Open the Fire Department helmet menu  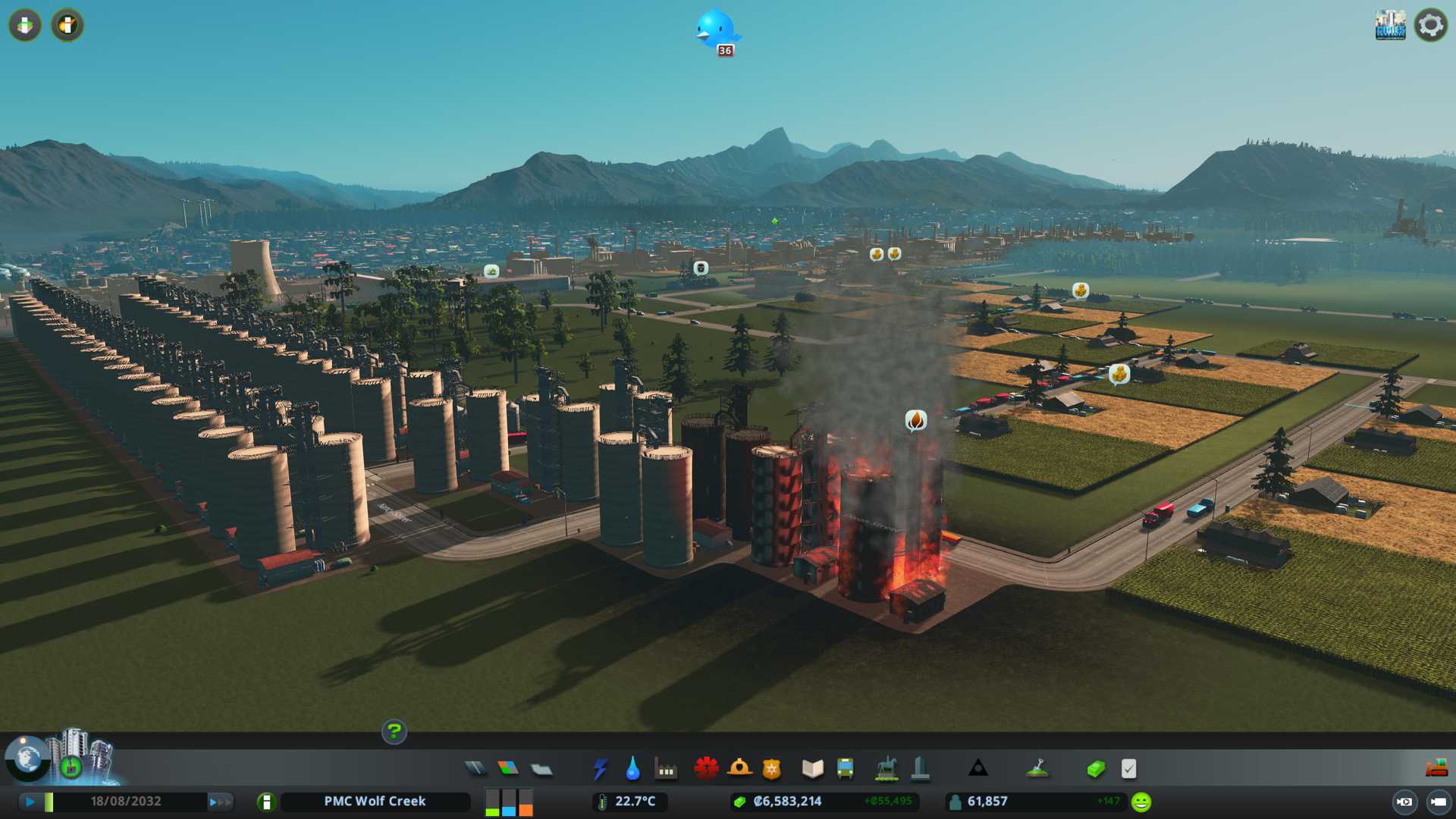(739, 769)
